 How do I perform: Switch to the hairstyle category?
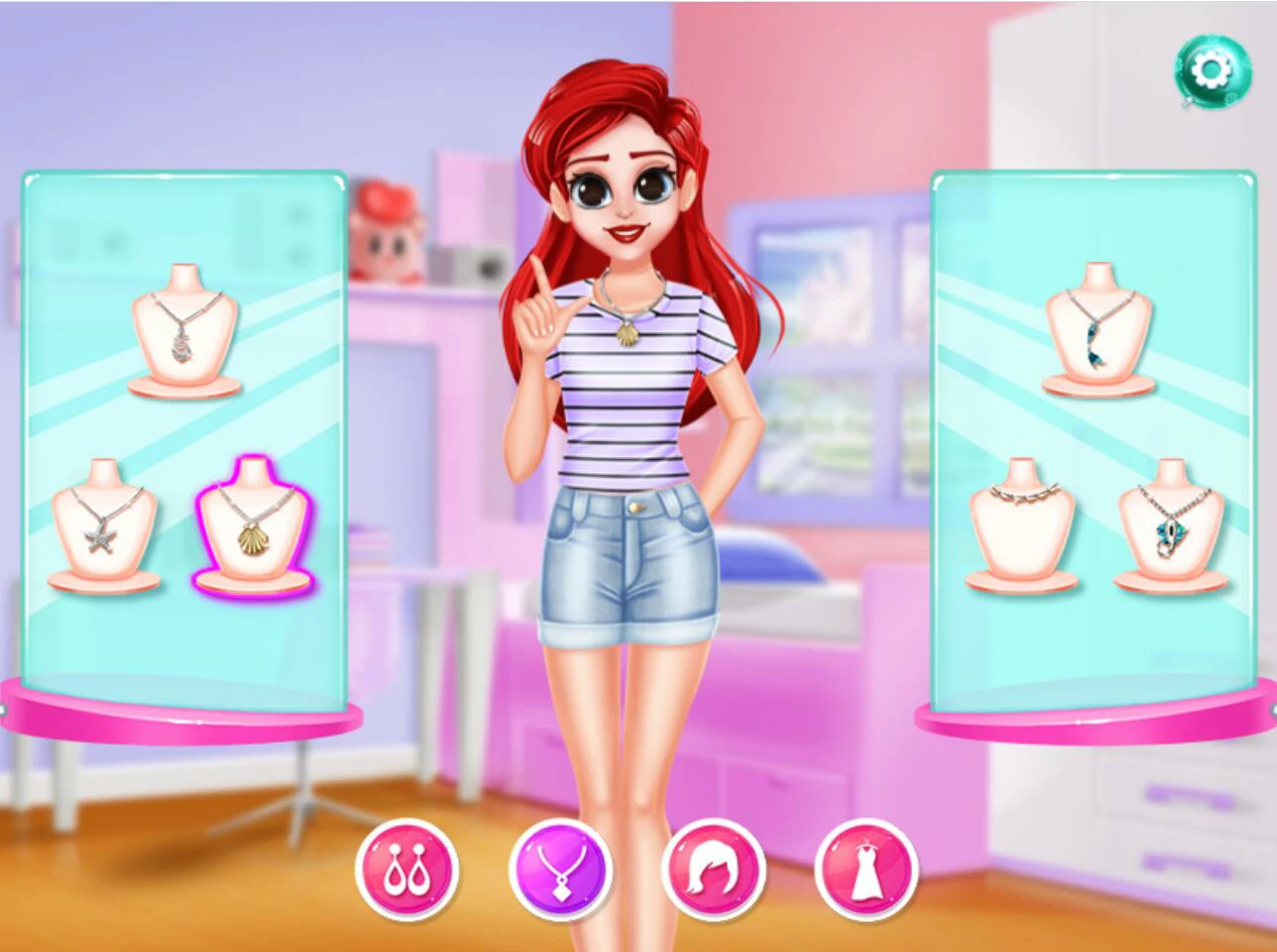point(714,870)
